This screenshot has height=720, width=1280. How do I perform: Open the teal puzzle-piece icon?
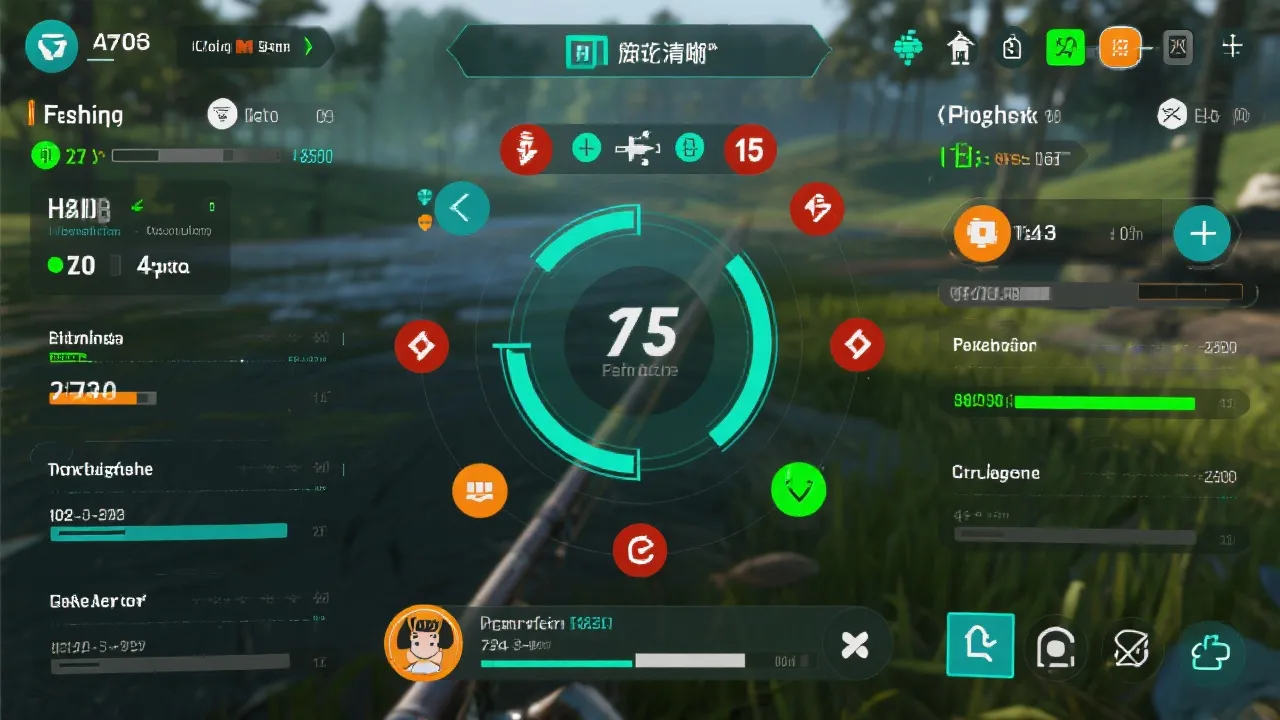click(1210, 651)
